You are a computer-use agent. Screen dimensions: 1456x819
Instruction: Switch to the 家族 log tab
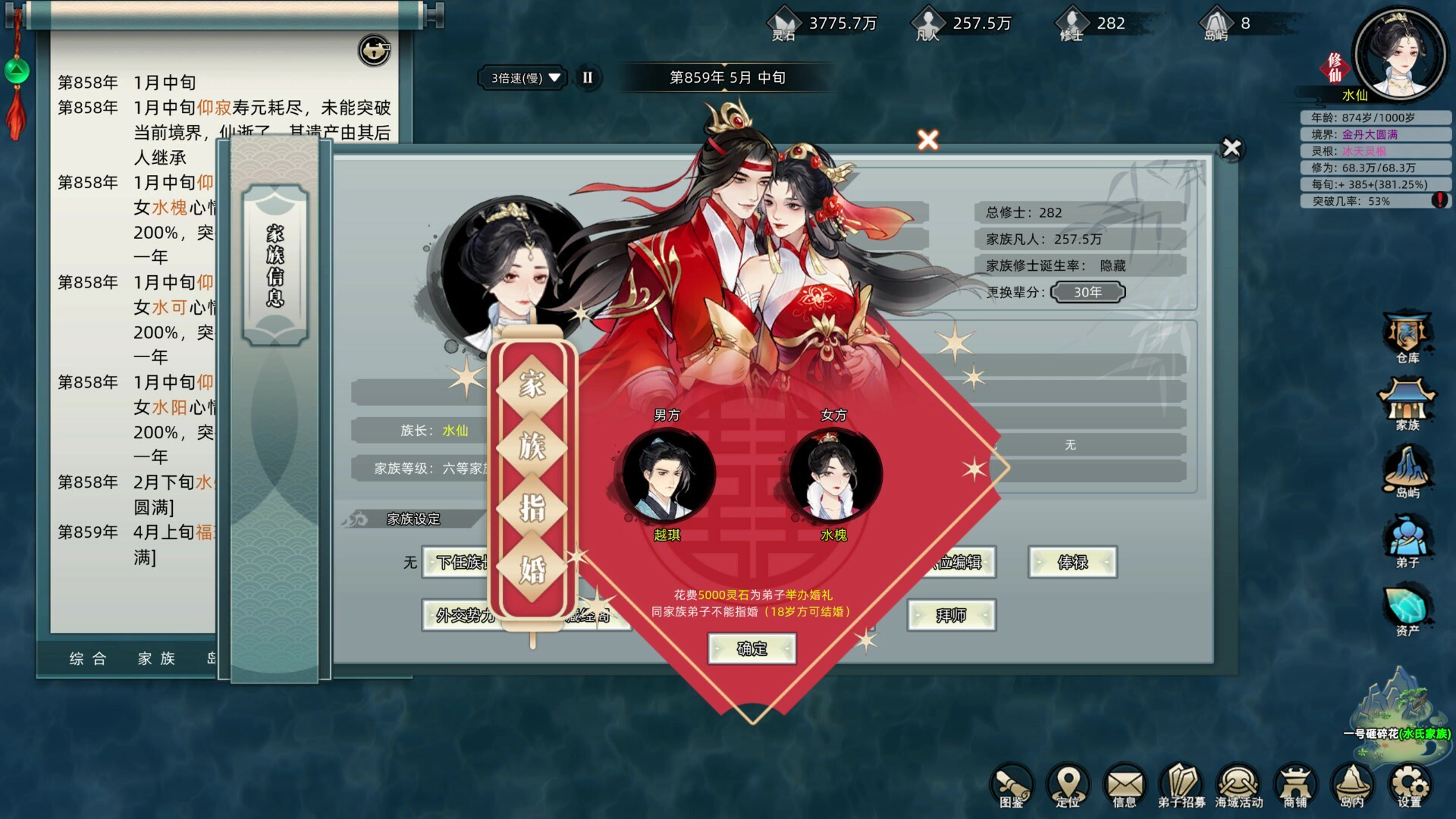tap(157, 658)
